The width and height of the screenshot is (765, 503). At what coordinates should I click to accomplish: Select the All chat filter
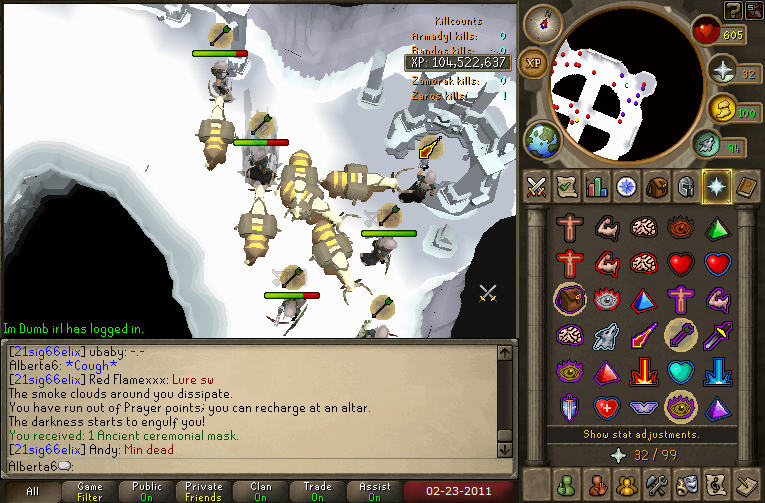(x=33, y=492)
